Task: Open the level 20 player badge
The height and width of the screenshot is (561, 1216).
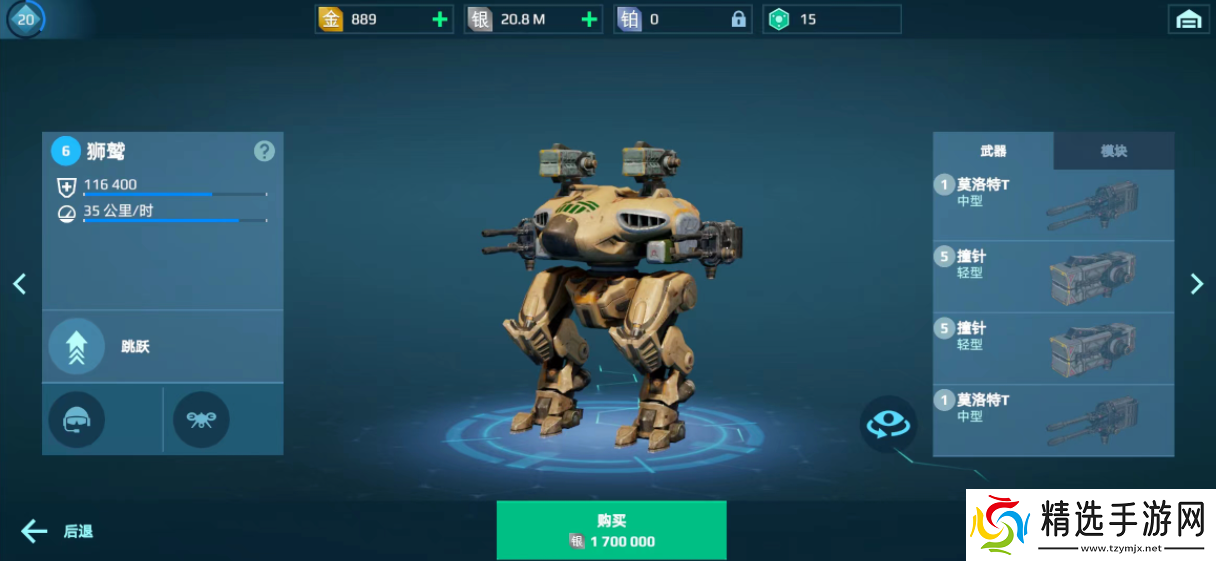Action: [x=25, y=19]
